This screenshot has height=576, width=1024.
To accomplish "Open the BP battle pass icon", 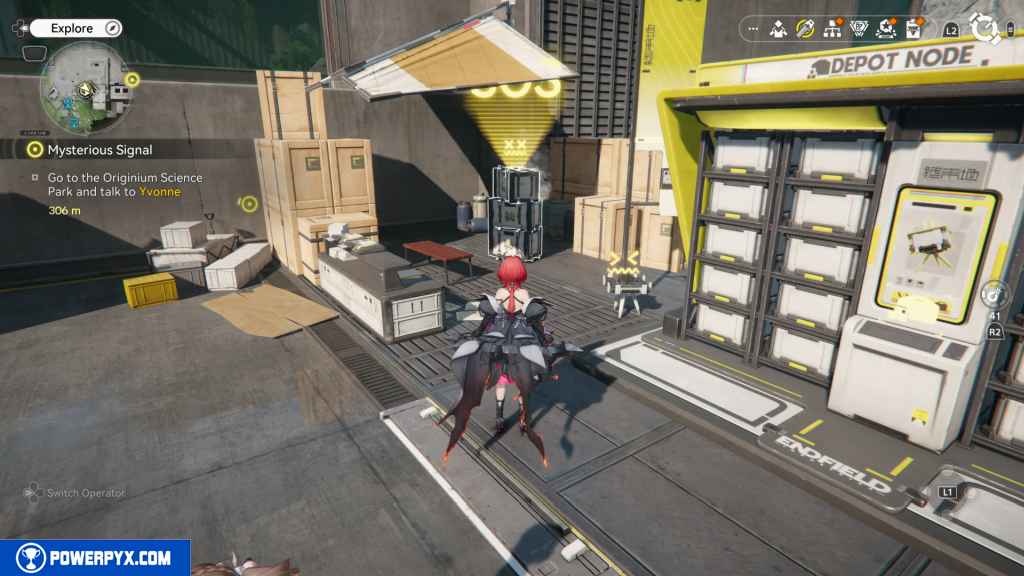I will click(x=858, y=29).
